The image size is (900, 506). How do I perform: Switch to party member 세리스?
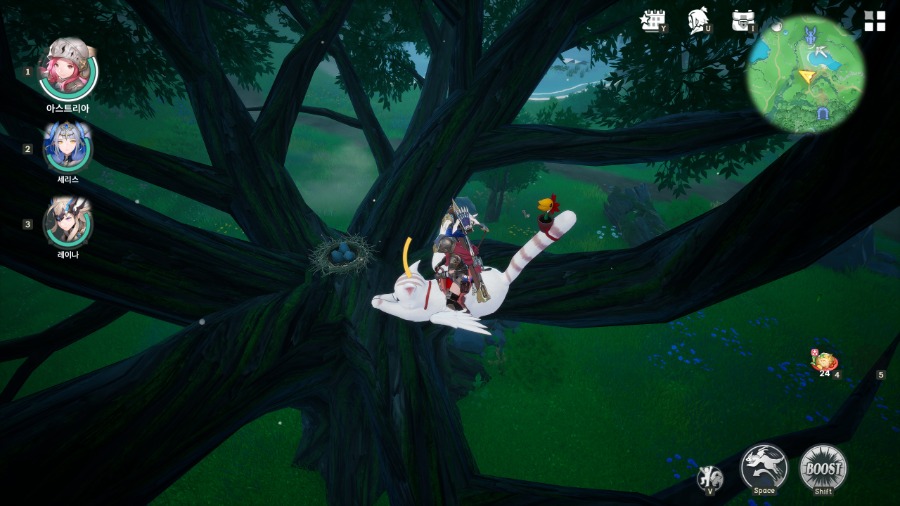(68, 148)
